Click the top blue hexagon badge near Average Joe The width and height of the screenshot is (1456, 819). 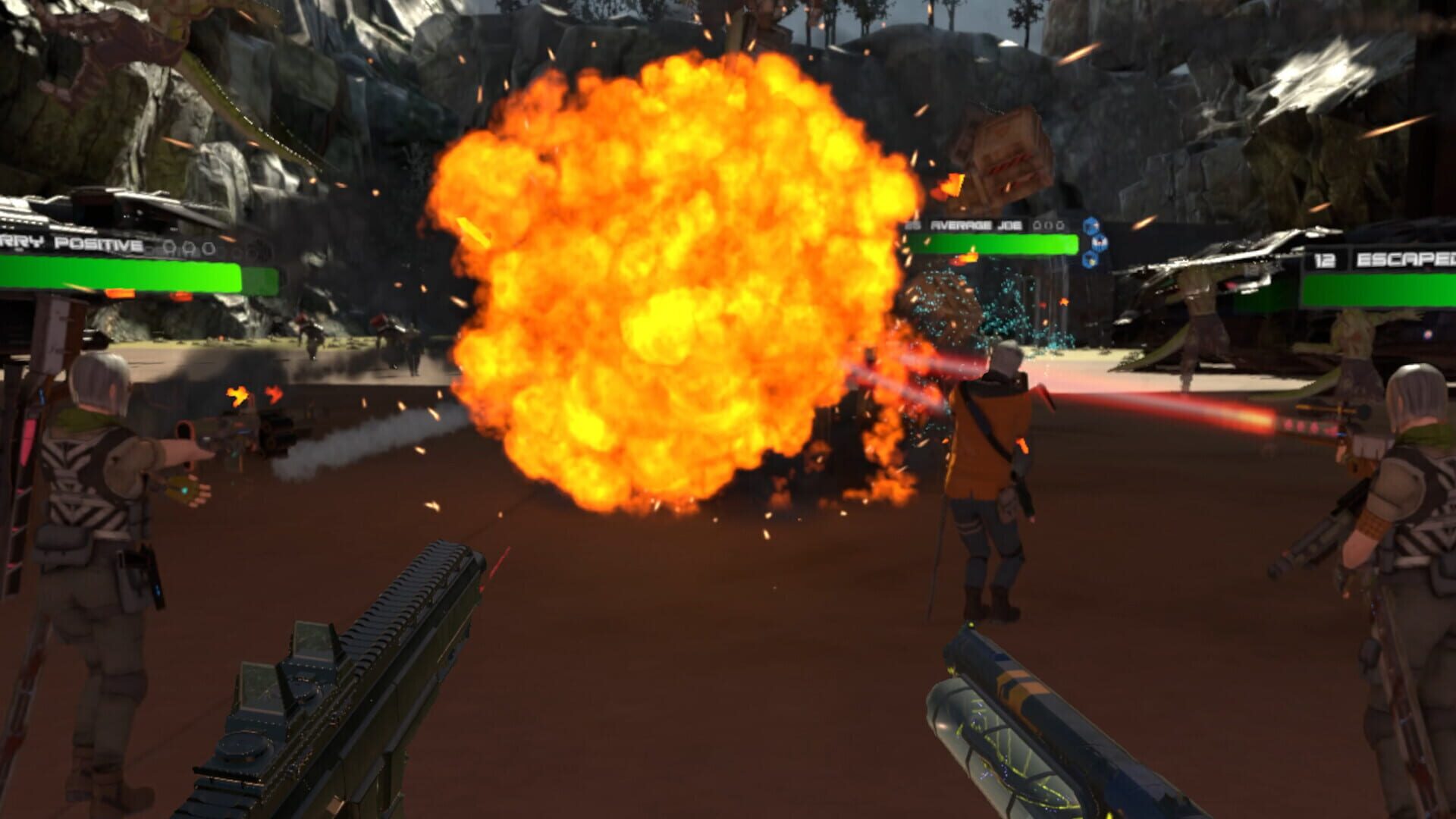(1090, 225)
